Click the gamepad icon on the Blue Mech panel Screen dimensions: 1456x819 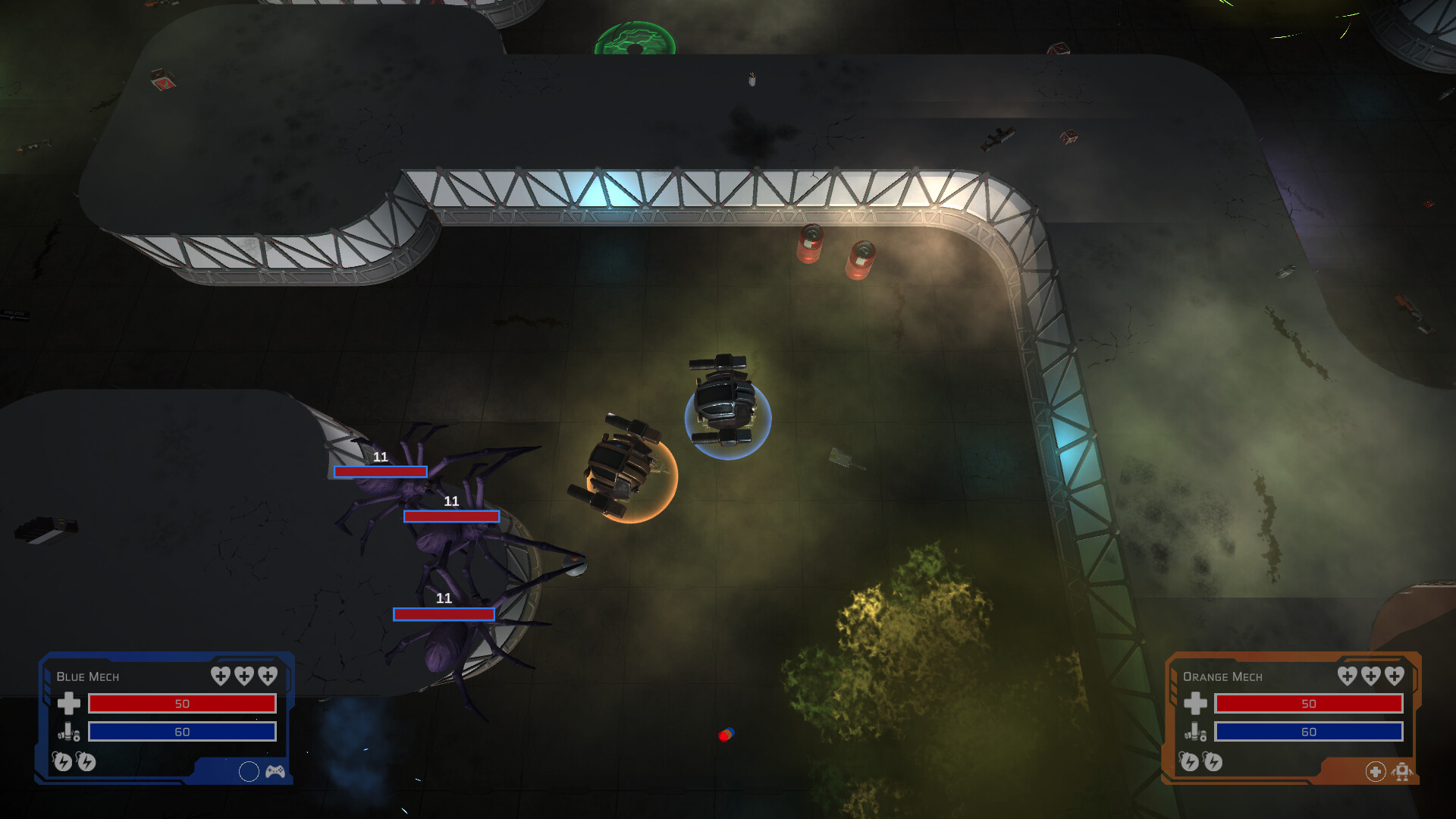(275, 773)
